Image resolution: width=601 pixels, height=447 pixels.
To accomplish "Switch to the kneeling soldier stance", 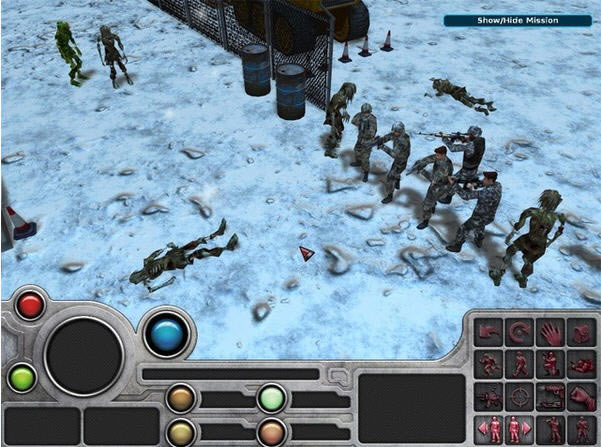I will pyautogui.click(x=551, y=363).
